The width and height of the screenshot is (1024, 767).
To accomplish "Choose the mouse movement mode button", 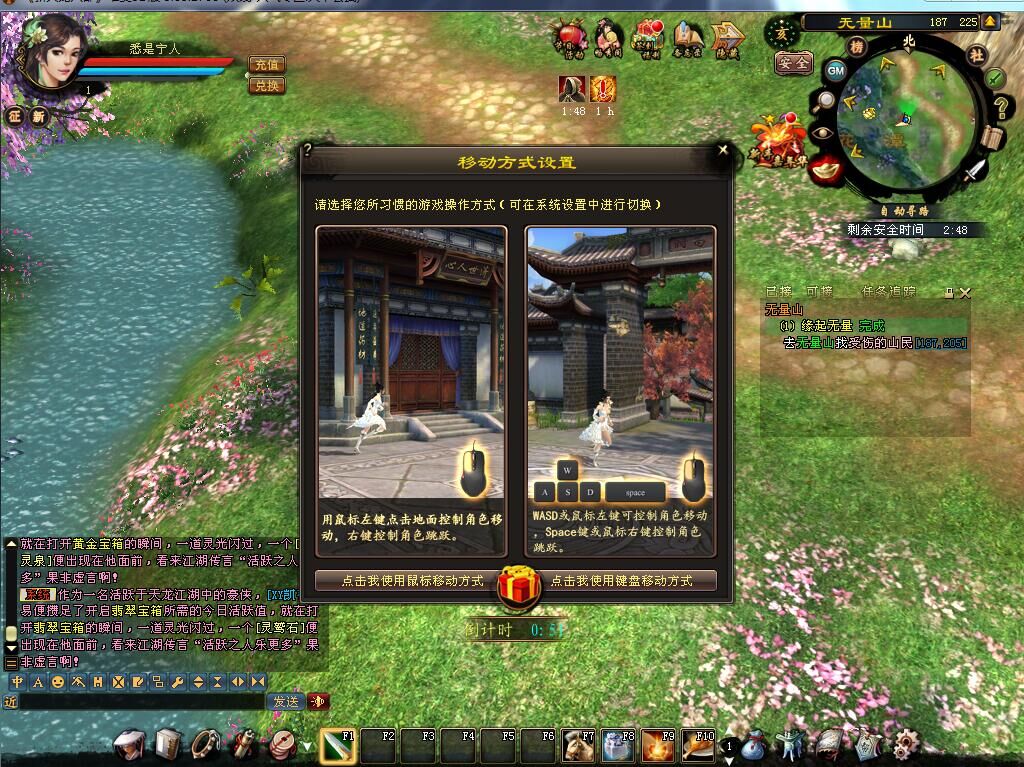I will [x=411, y=580].
